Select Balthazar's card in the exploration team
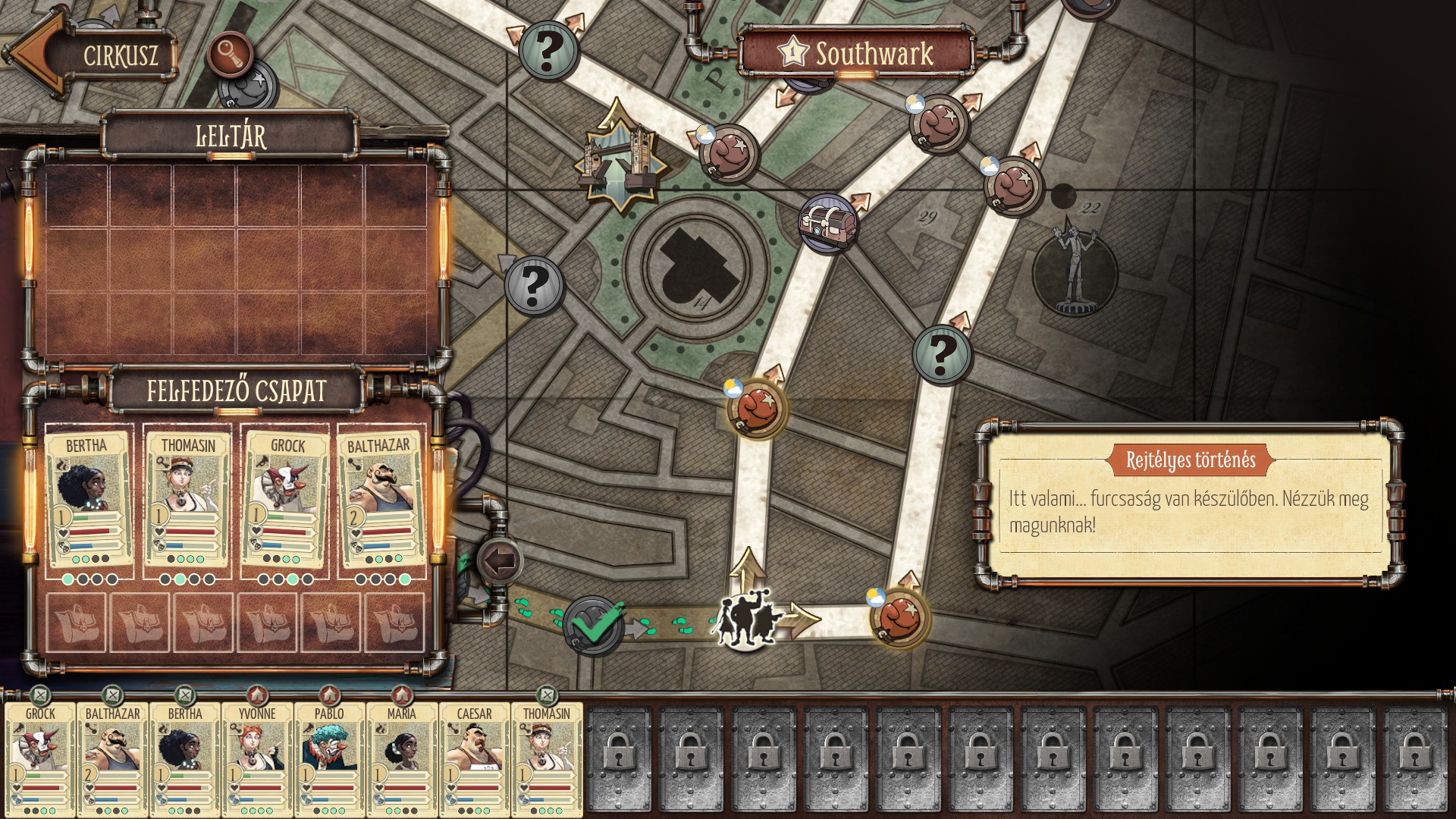Viewport: 1456px width, 819px height. (x=381, y=500)
